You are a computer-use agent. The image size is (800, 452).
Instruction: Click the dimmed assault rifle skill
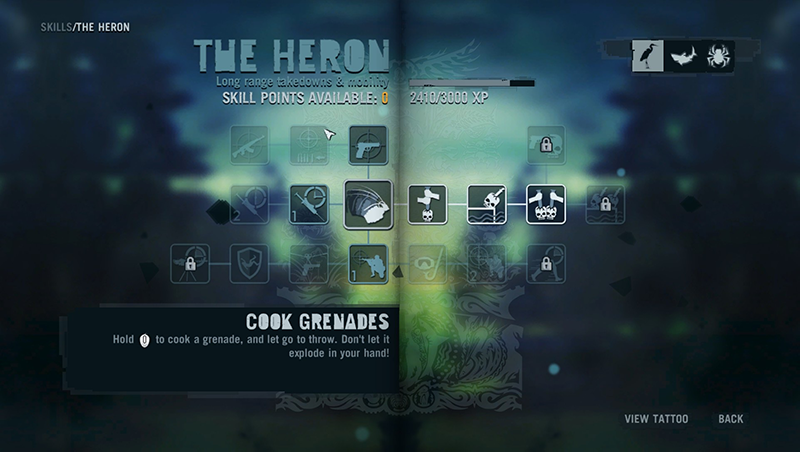coord(249,145)
